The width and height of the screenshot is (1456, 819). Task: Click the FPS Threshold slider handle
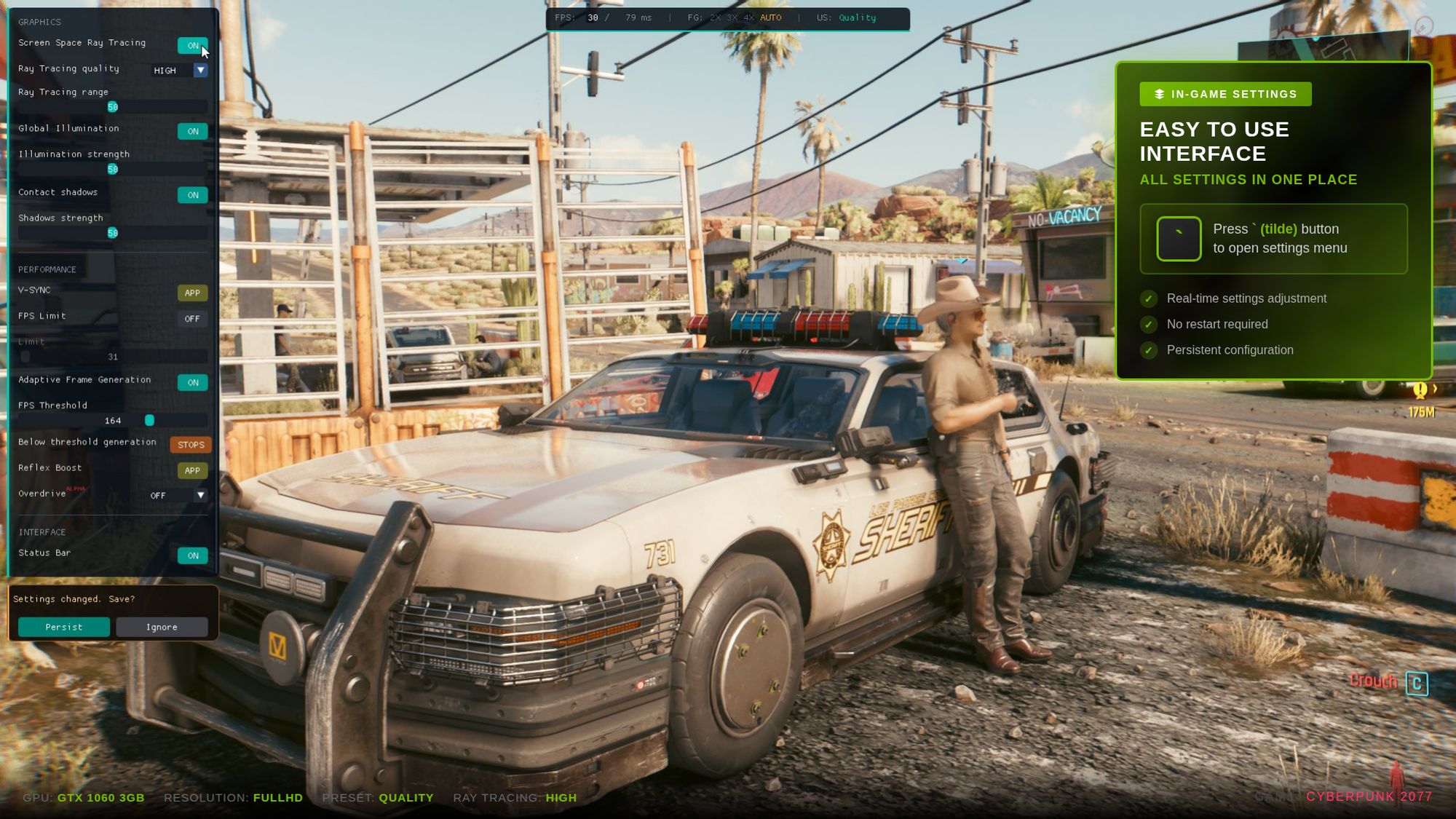[x=149, y=421]
